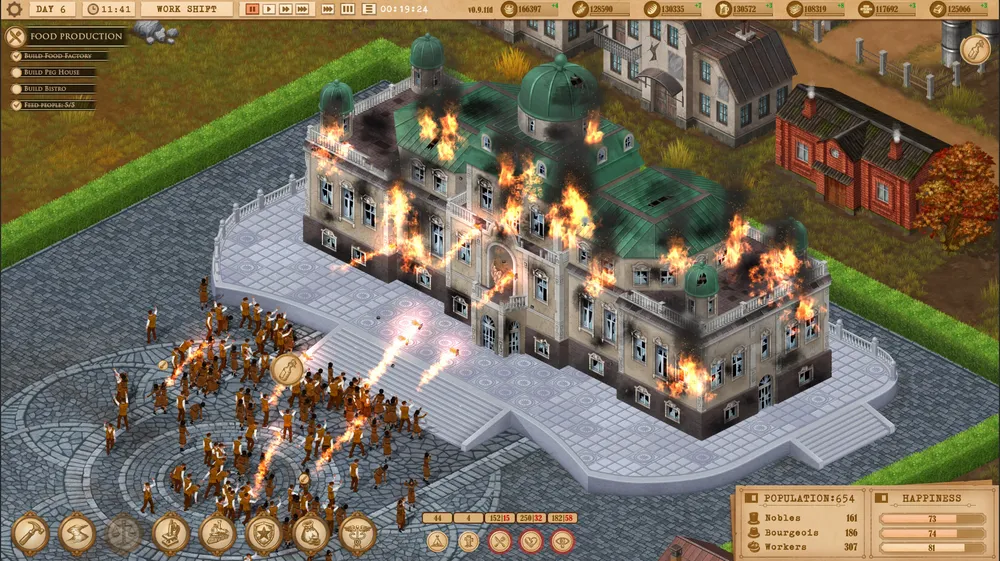Select the Build Bistro objective

[57, 88]
